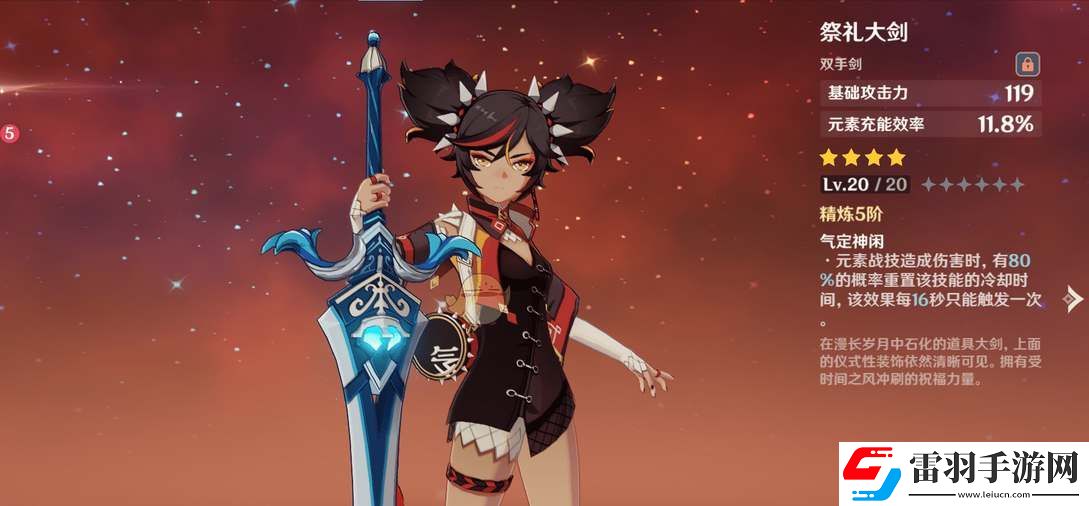Toggle the weapon lock icon

1026,65
